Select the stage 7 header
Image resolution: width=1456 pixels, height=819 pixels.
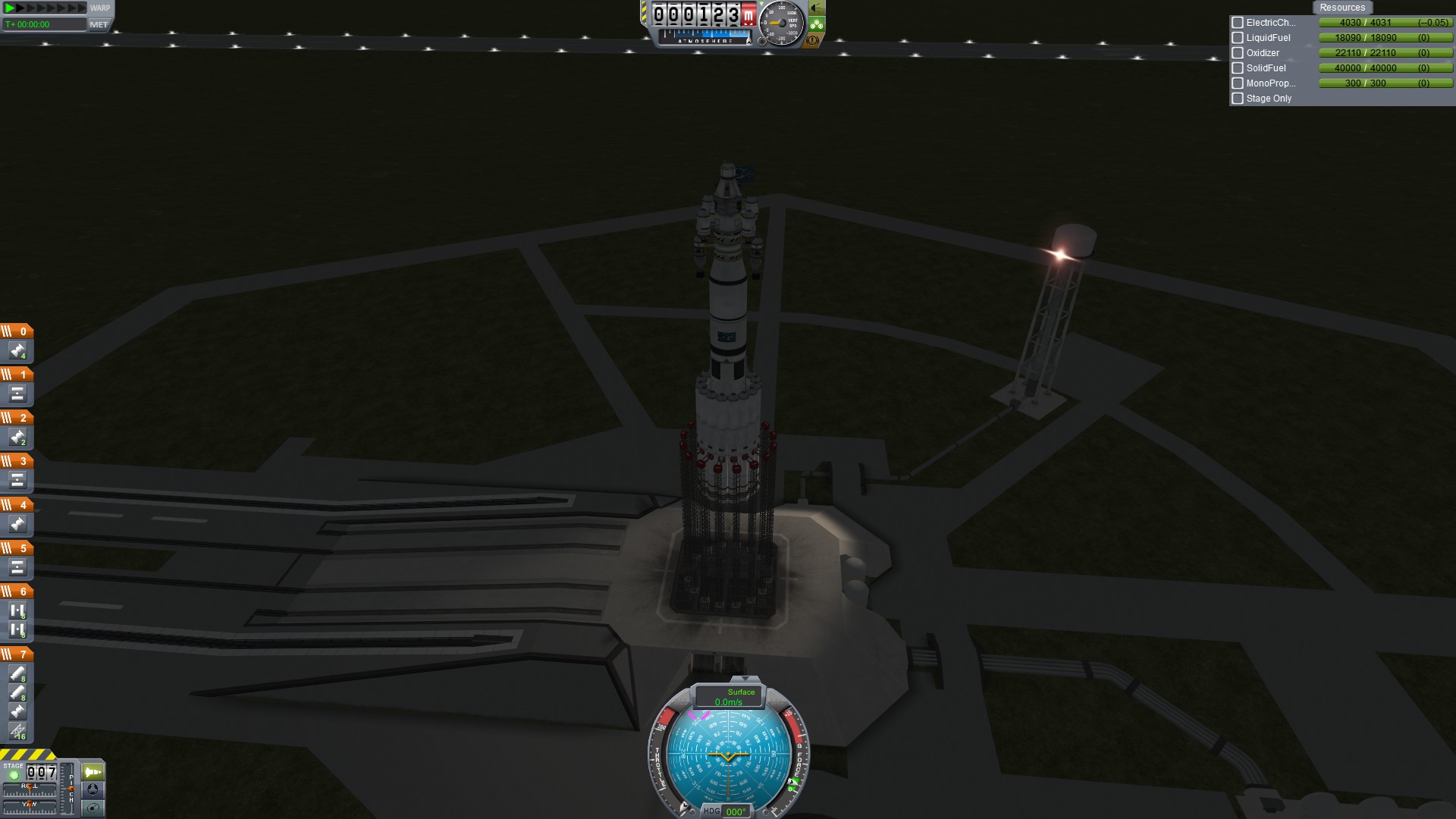(x=17, y=654)
